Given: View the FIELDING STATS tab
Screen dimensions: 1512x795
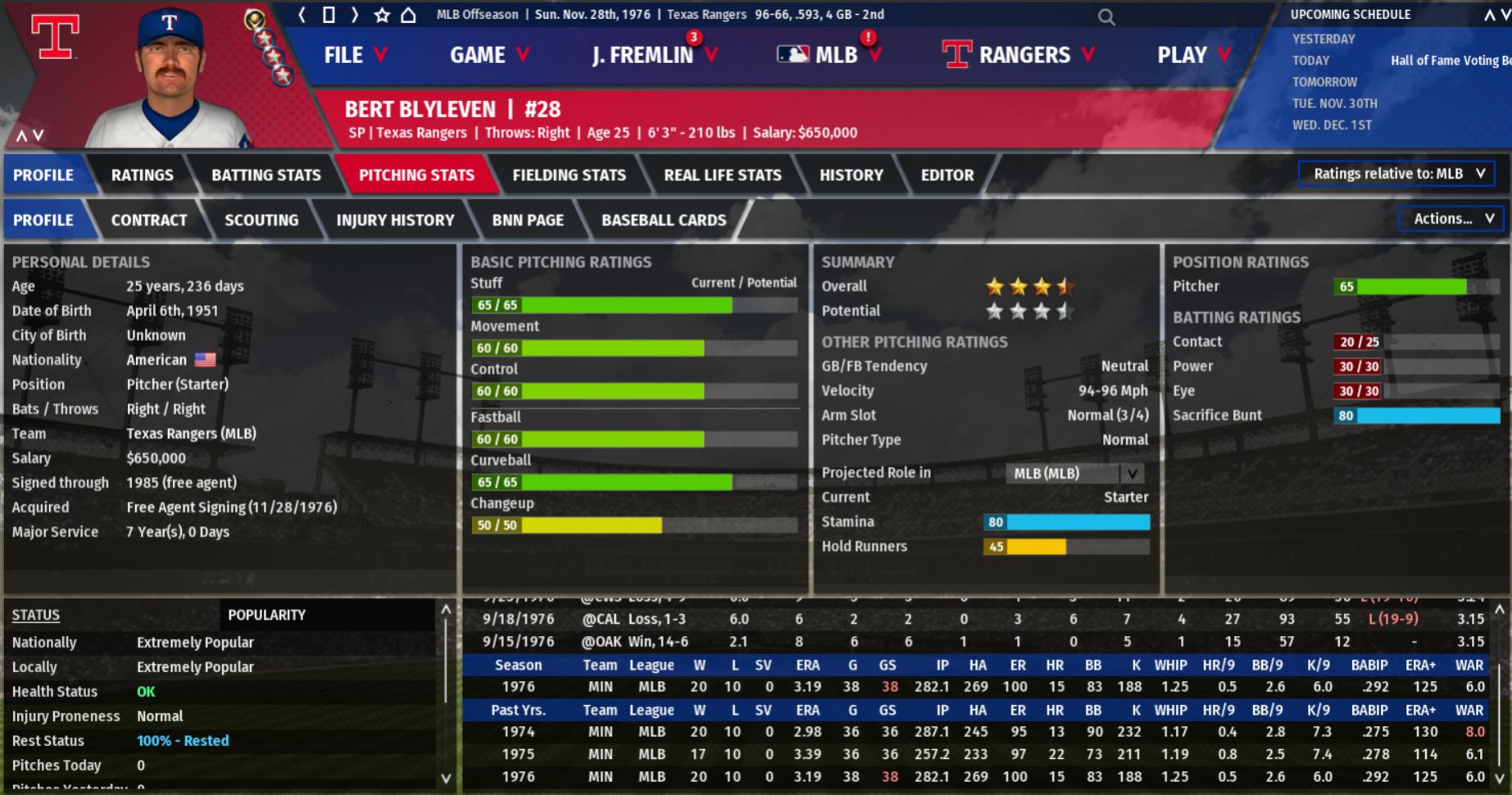Looking at the screenshot, I should click(x=569, y=175).
